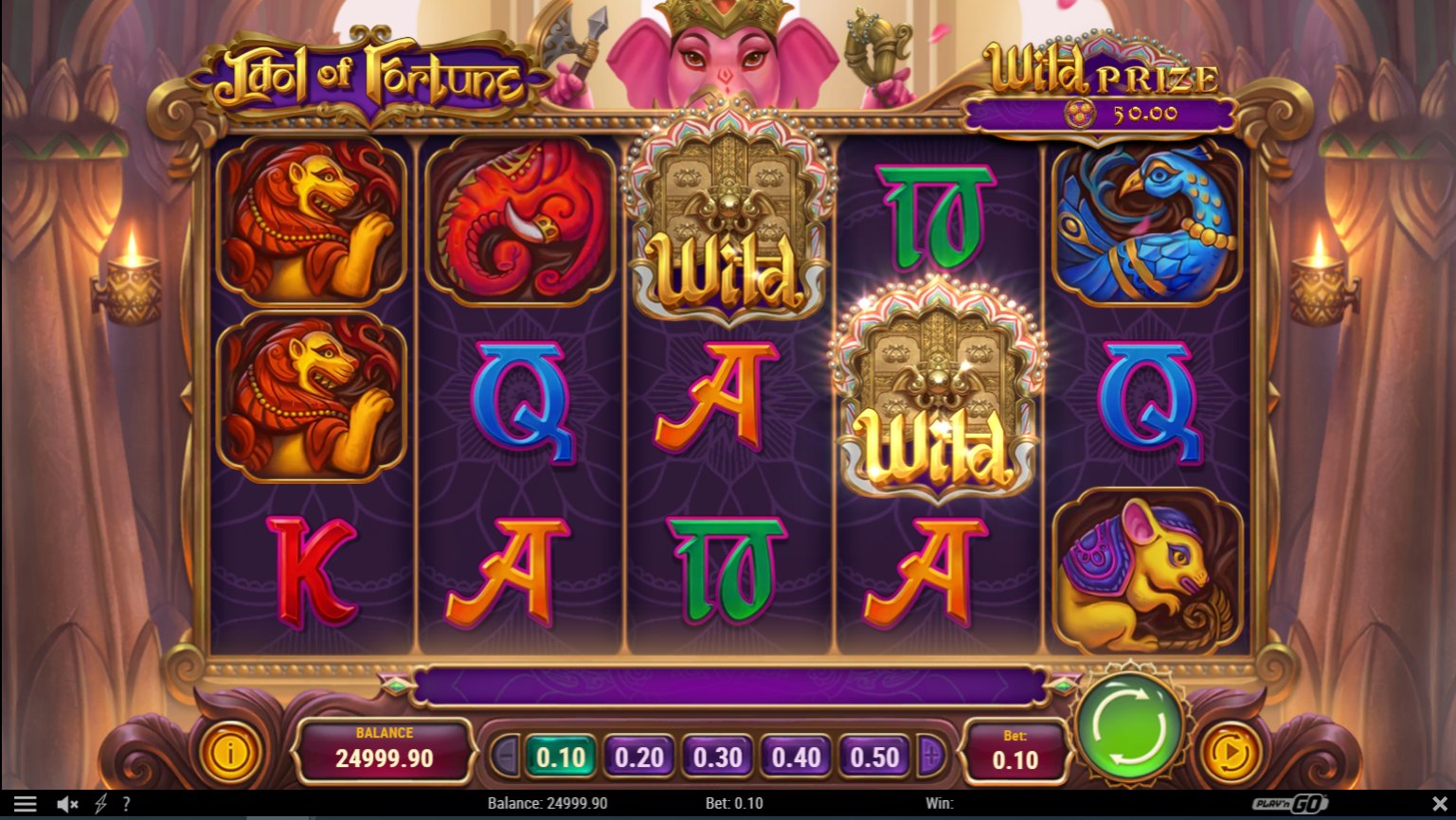Open the paytable info button
This screenshot has width=1456, height=820.
[x=229, y=754]
